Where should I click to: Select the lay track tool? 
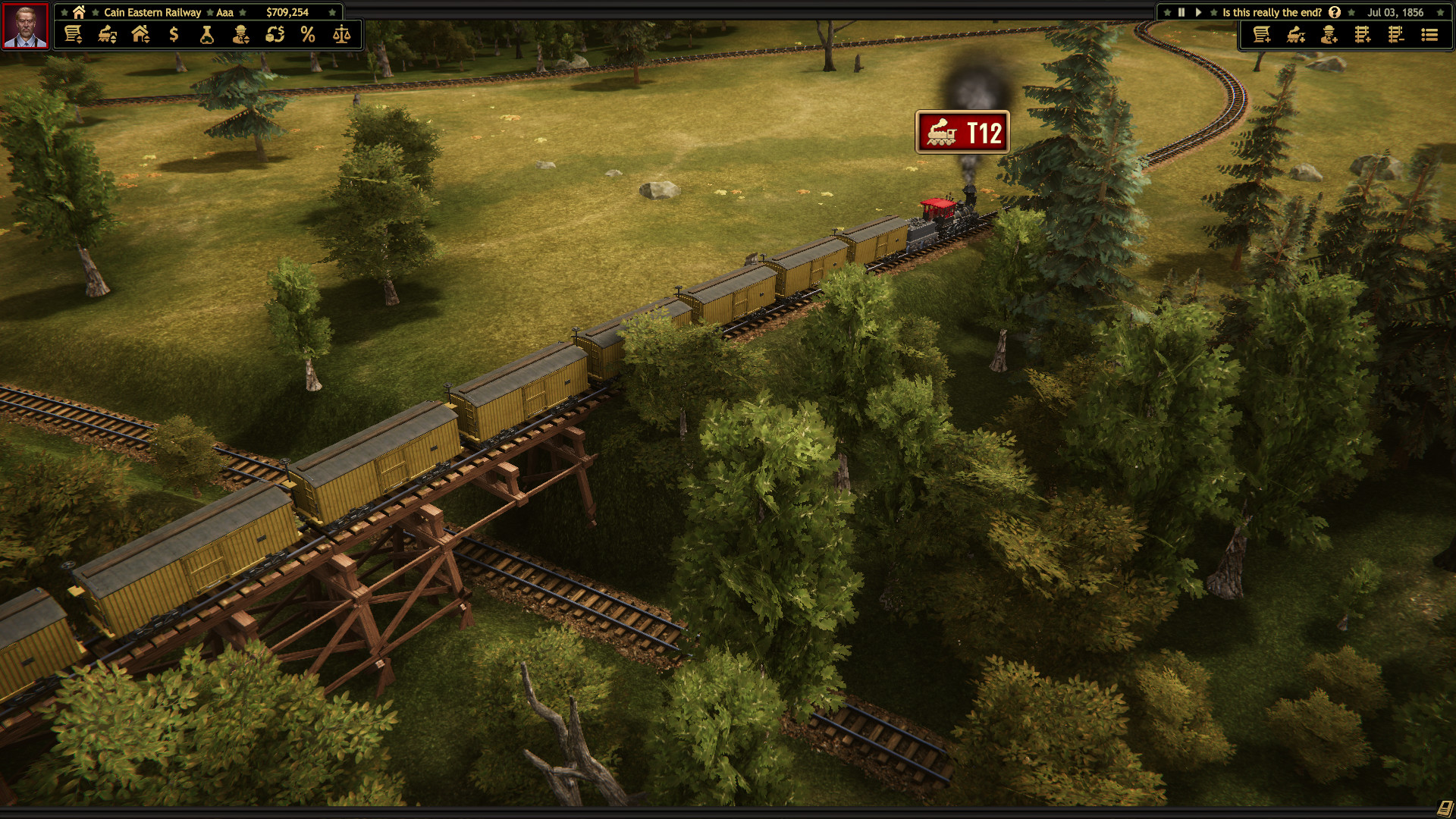pyautogui.click(x=1362, y=34)
